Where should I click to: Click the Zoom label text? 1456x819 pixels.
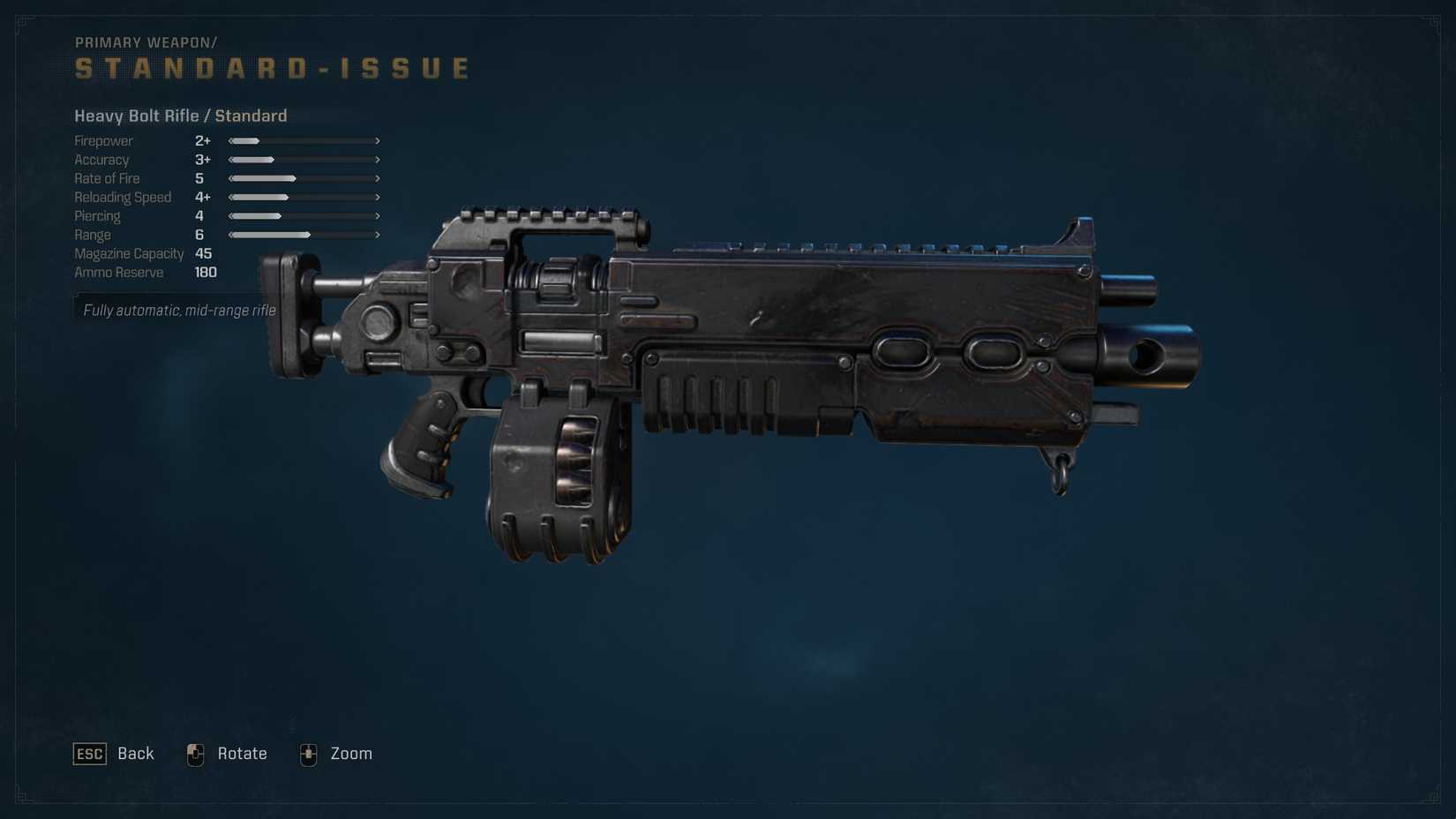pos(352,754)
